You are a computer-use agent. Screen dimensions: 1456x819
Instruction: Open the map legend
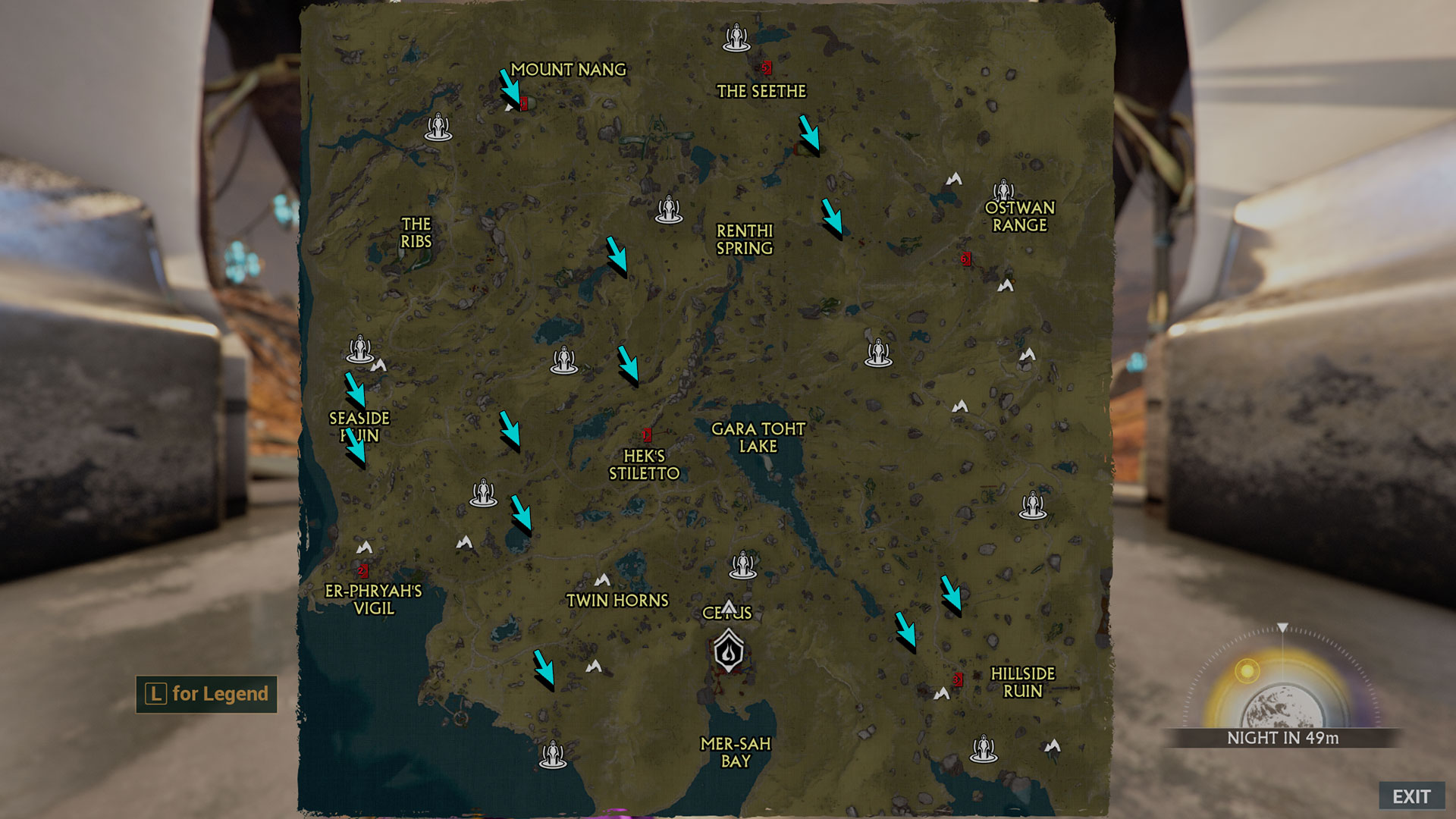pyautogui.click(x=206, y=694)
